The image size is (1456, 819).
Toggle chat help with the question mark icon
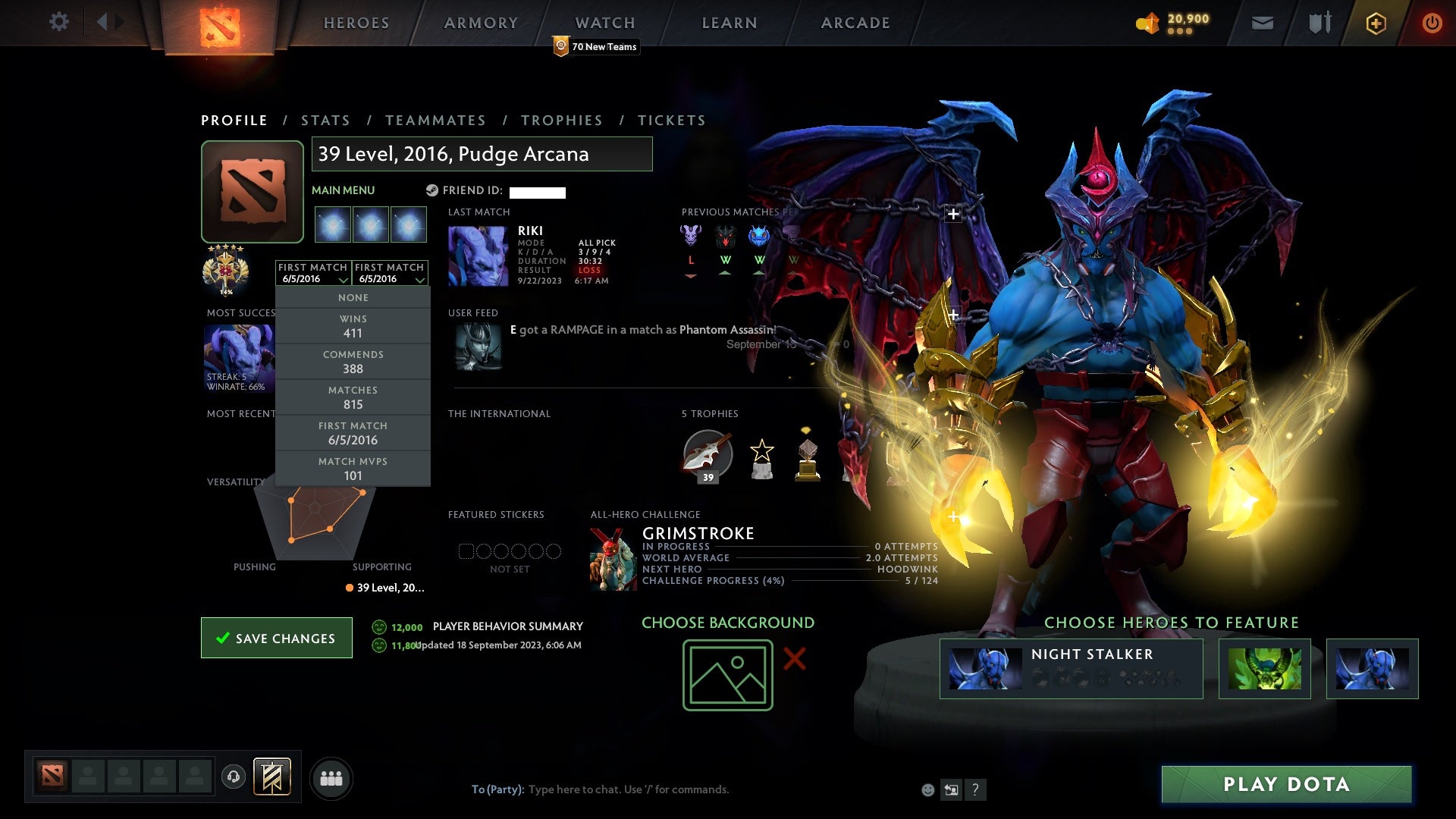click(976, 789)
